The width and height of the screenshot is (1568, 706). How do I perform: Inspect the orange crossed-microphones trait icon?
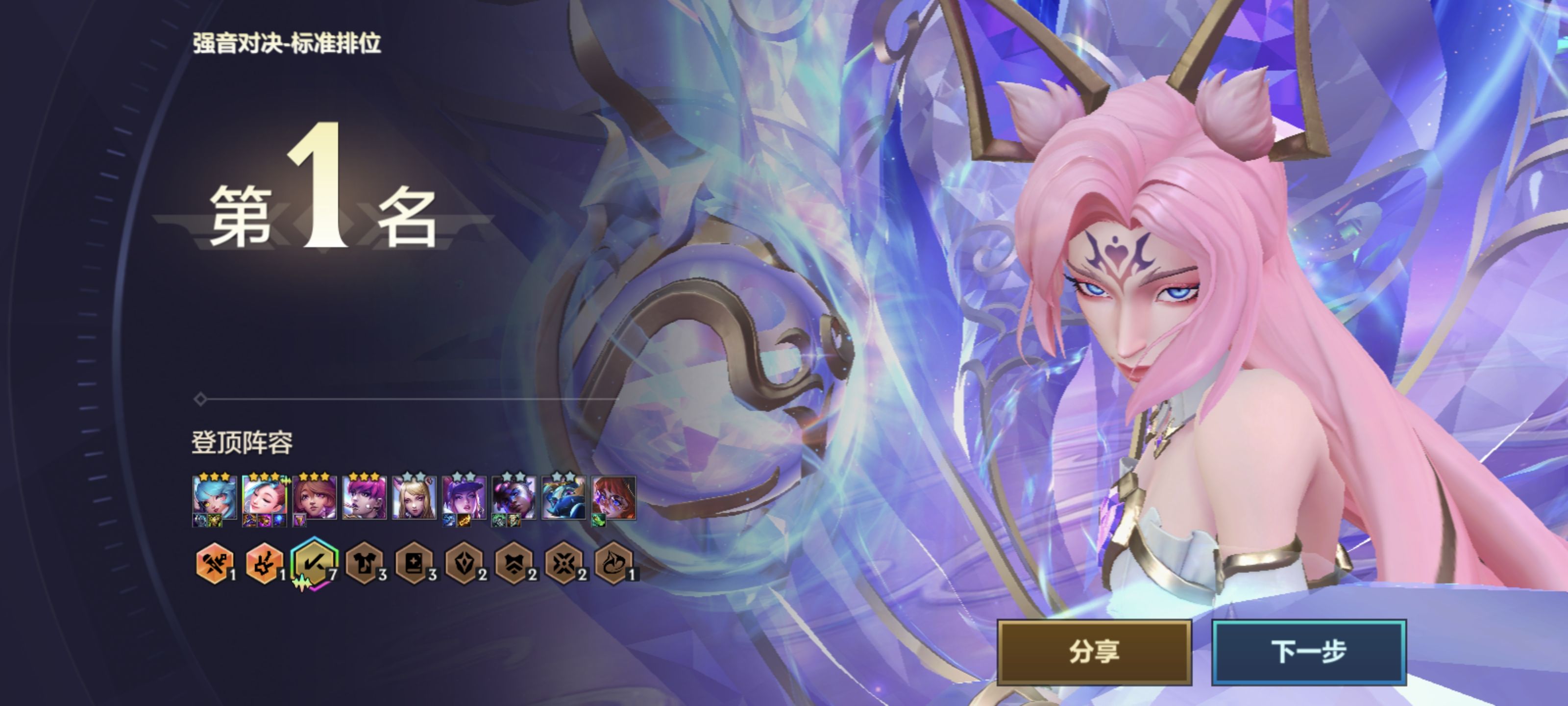(214, 563)
